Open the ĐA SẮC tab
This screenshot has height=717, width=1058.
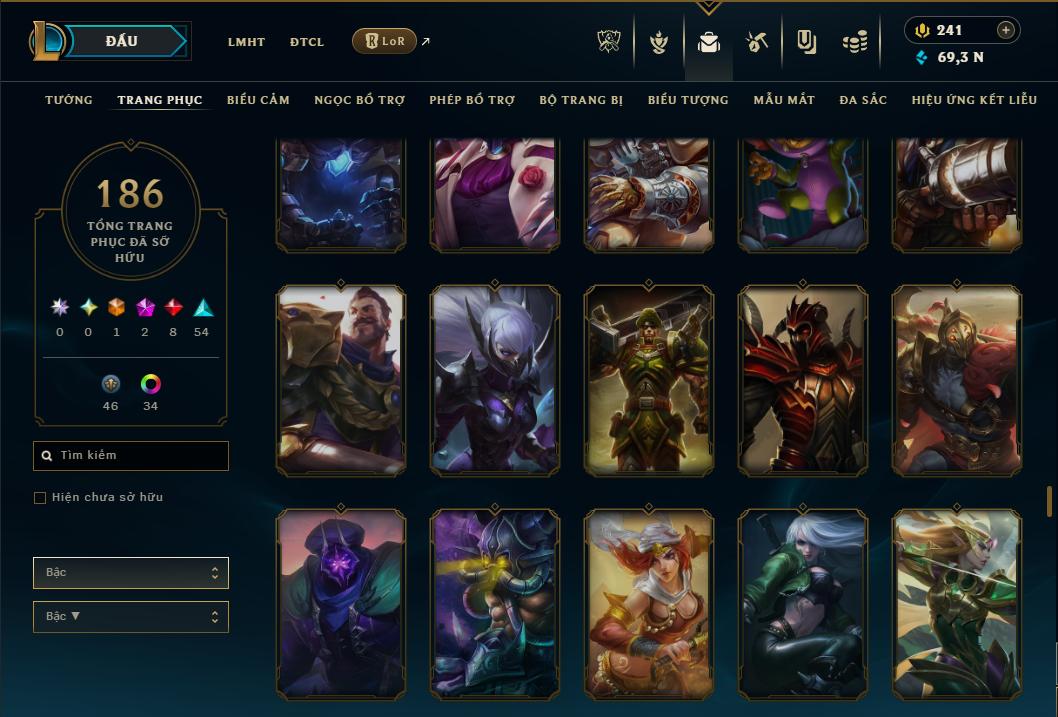pos(863,100)
